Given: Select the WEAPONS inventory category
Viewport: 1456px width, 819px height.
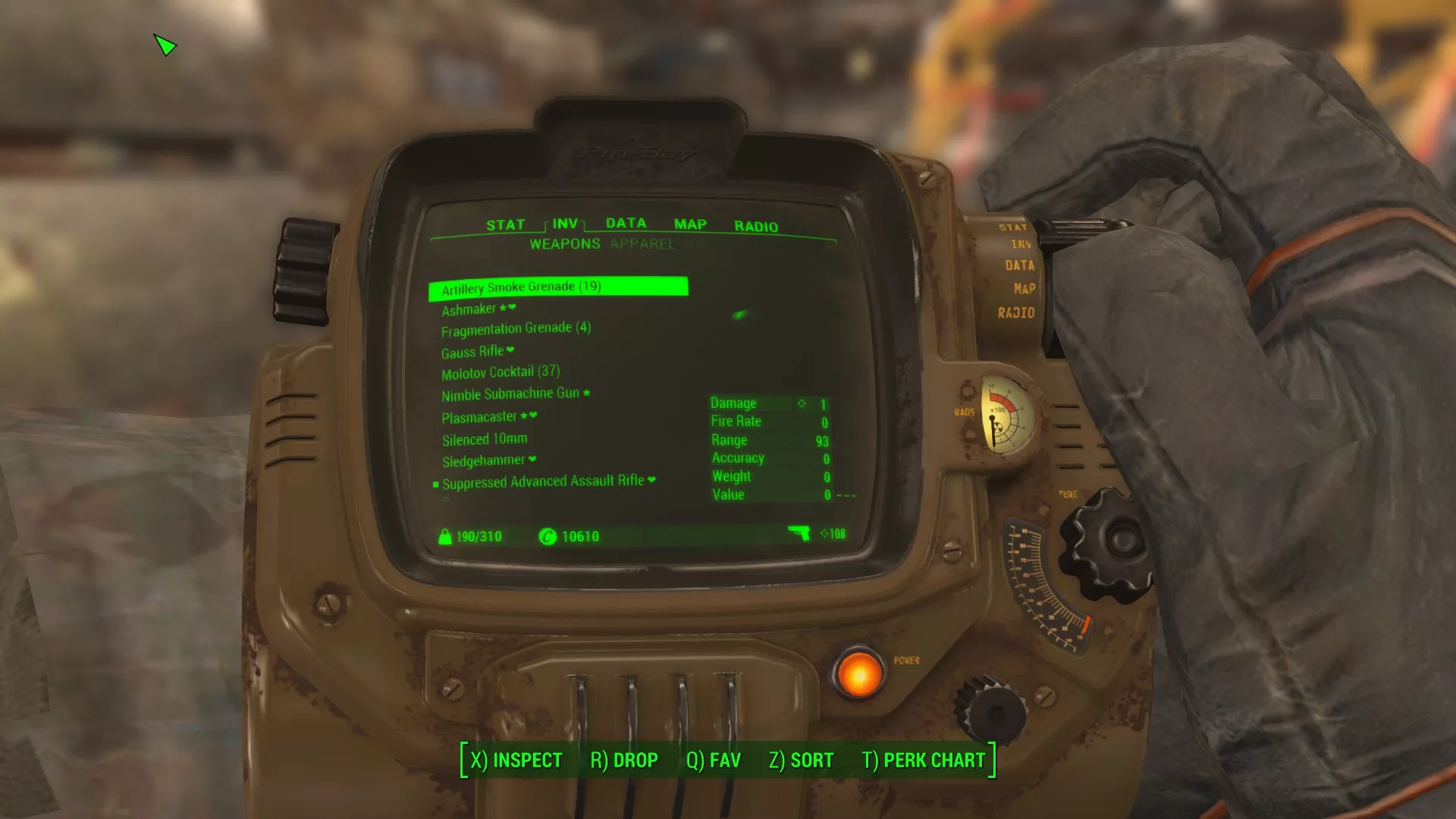Looking at the screenshot, I should [564, 244].
